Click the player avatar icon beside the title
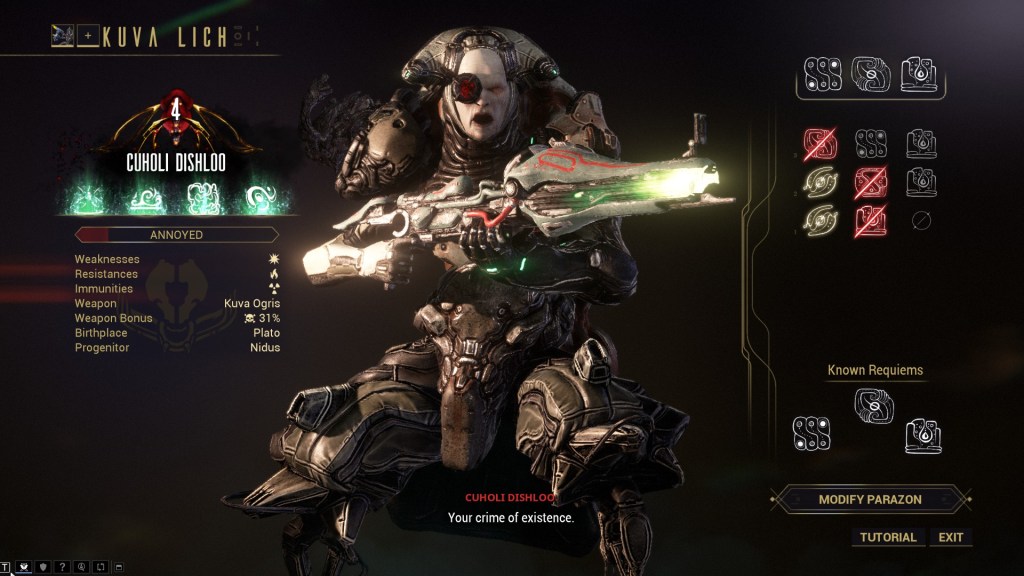 63,37
